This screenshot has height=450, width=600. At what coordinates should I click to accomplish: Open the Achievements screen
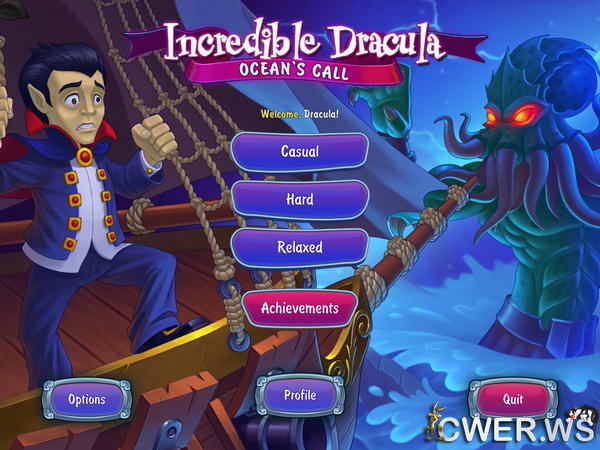point(300,308)
